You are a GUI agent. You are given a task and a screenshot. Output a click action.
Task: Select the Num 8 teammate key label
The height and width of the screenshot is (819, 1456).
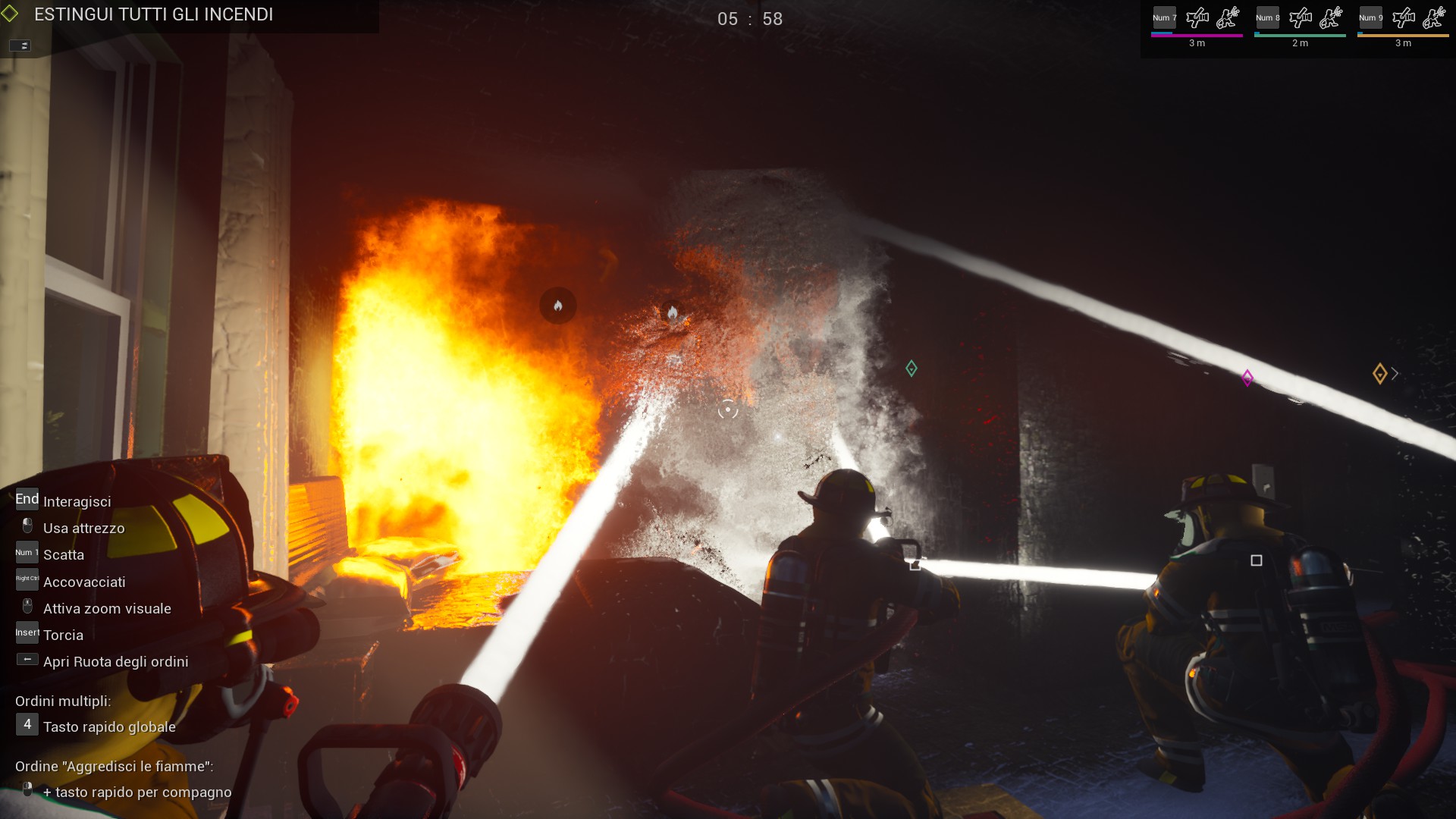[x=1267, y=17]
